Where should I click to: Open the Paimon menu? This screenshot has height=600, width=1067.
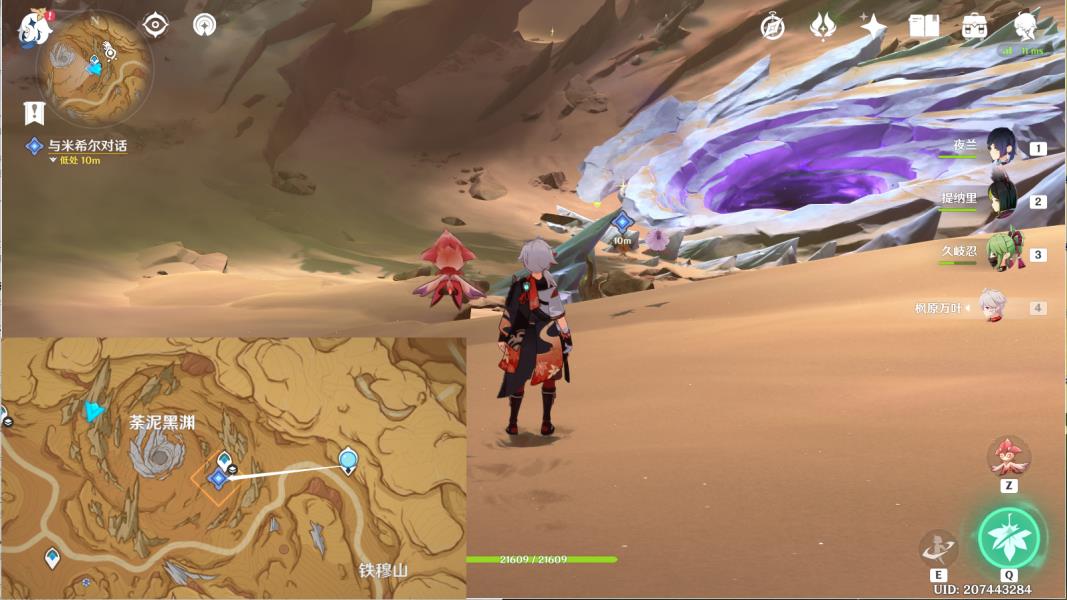[35, 27]
